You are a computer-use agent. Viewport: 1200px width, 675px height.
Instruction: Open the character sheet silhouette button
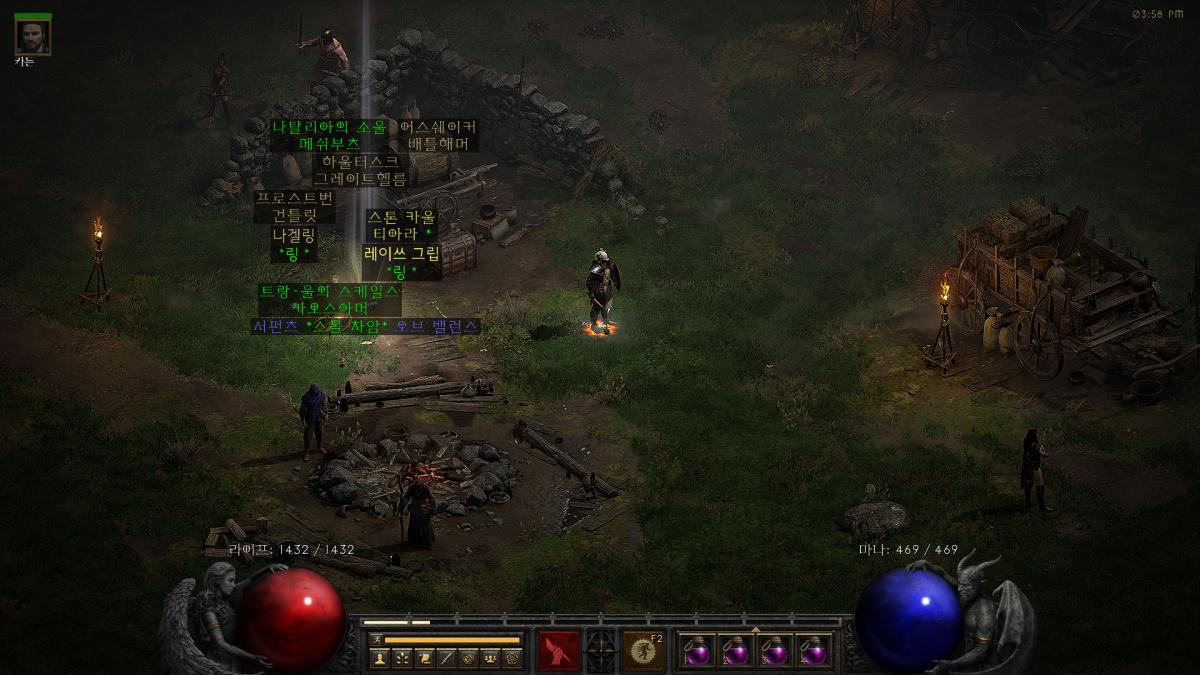click(x=380, y=658)
